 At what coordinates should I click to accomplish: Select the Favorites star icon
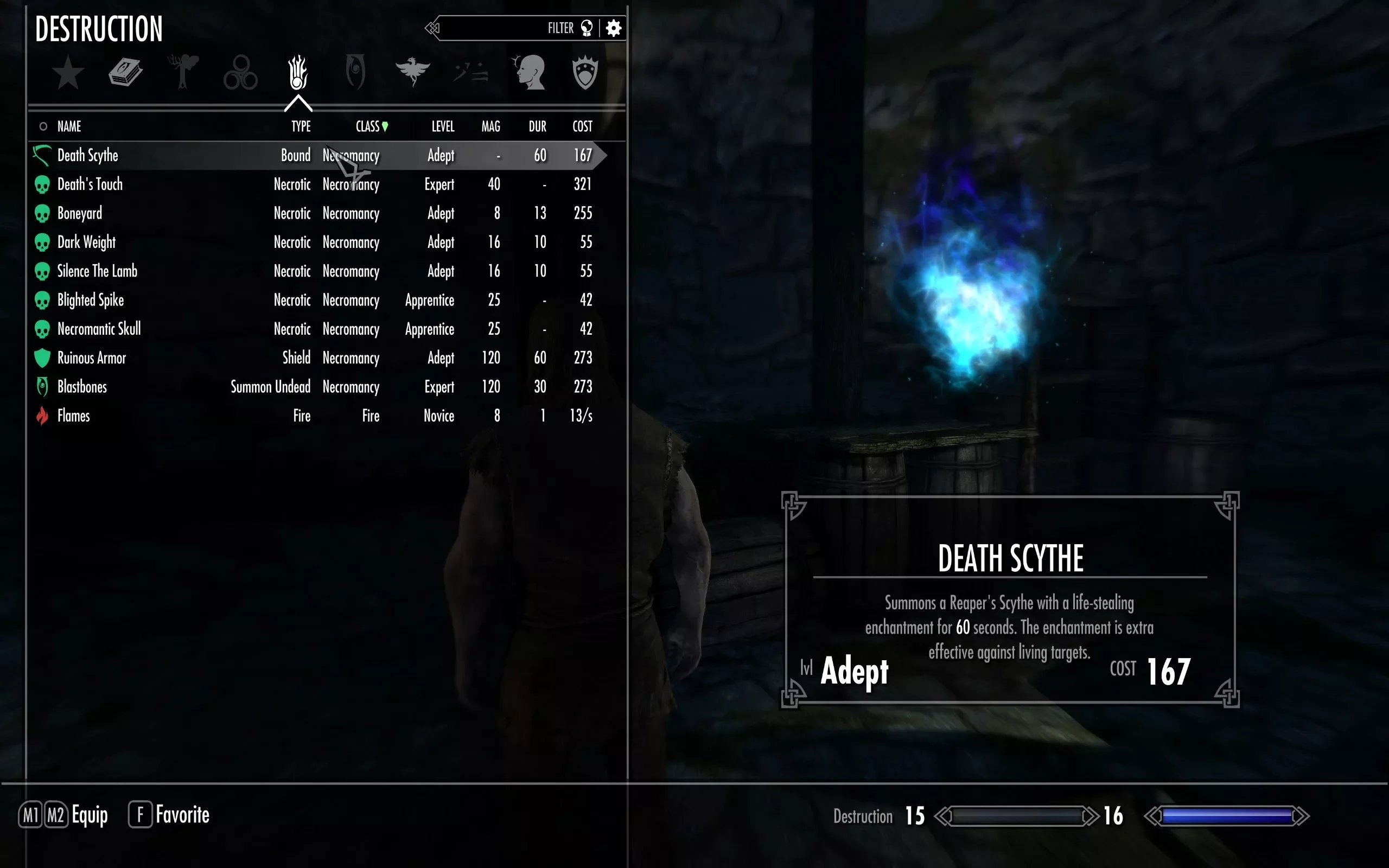(68, 73)
